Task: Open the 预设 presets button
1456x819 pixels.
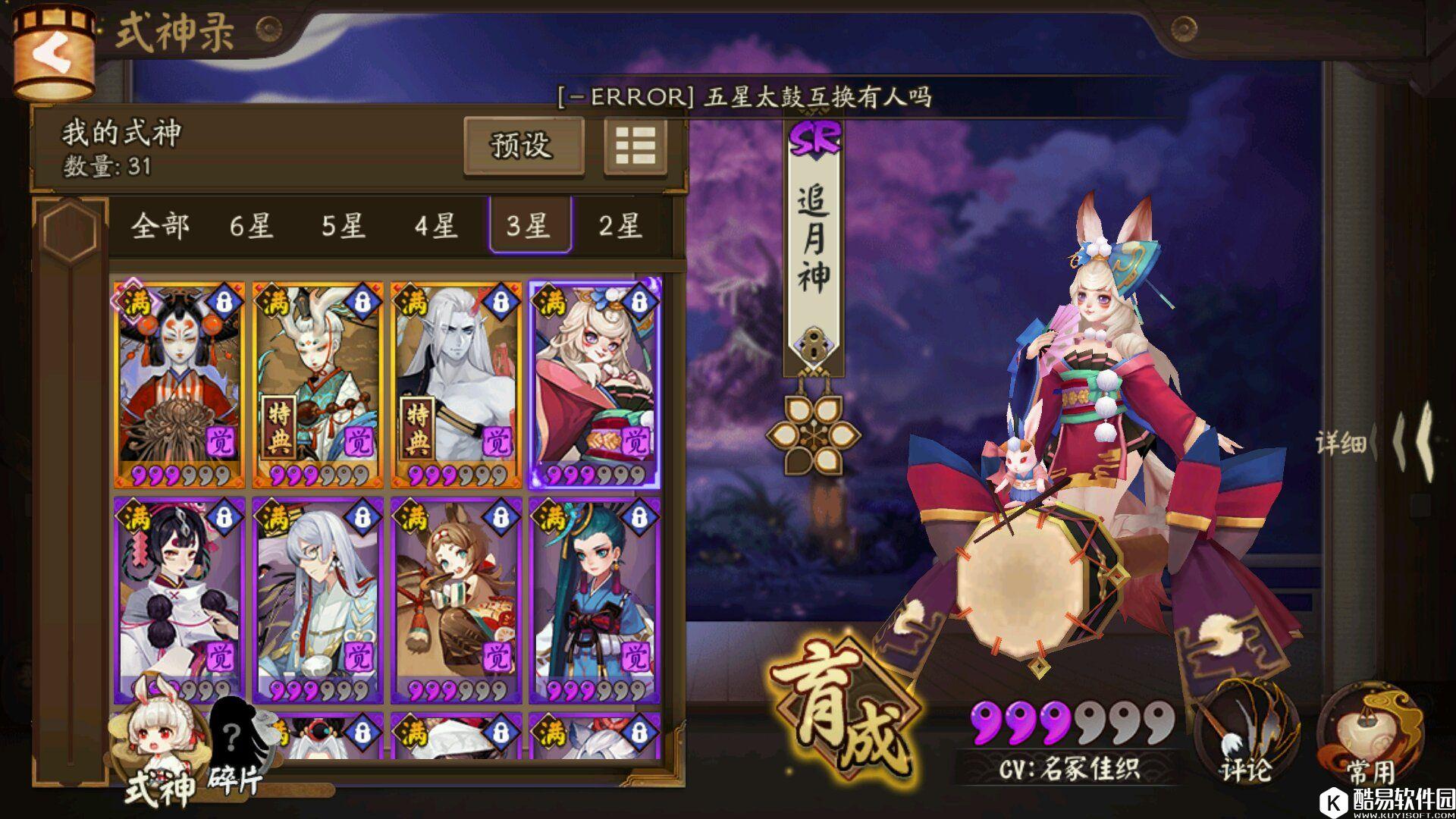Action: [x=523, y=146]
